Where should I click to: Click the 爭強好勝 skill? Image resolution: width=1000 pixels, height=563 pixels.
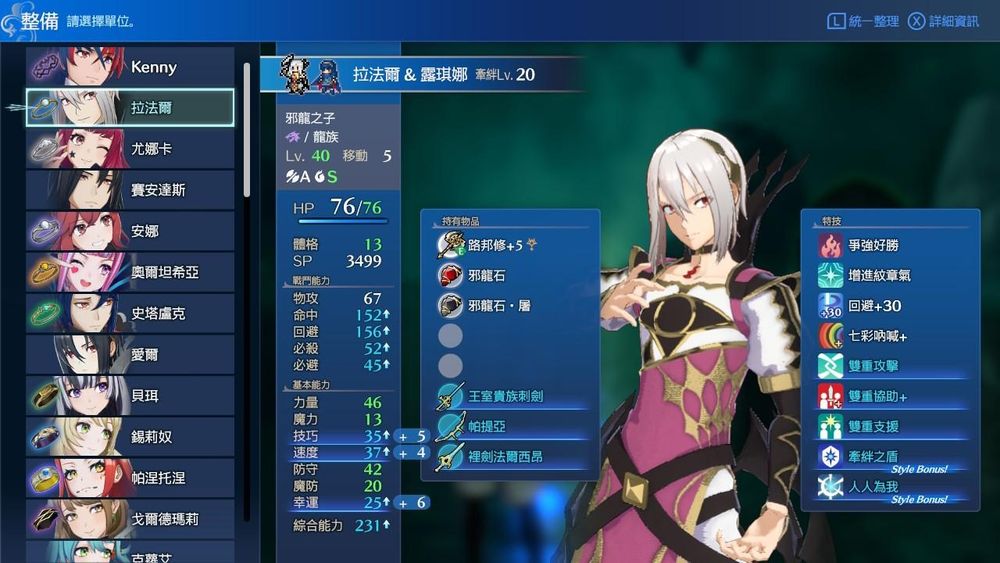point(880,245)
